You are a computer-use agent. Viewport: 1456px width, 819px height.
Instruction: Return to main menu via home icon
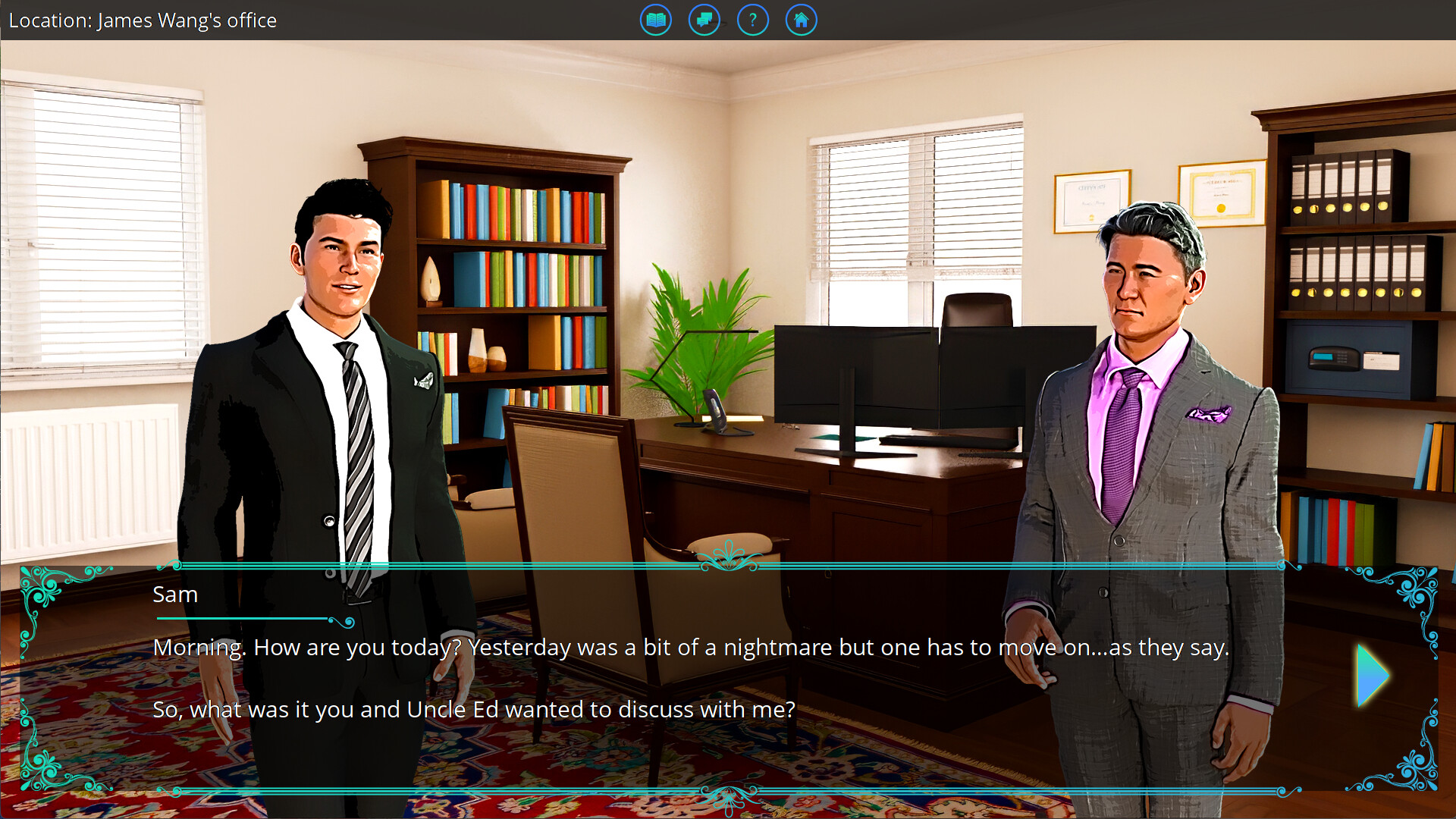tap(801, 20)
